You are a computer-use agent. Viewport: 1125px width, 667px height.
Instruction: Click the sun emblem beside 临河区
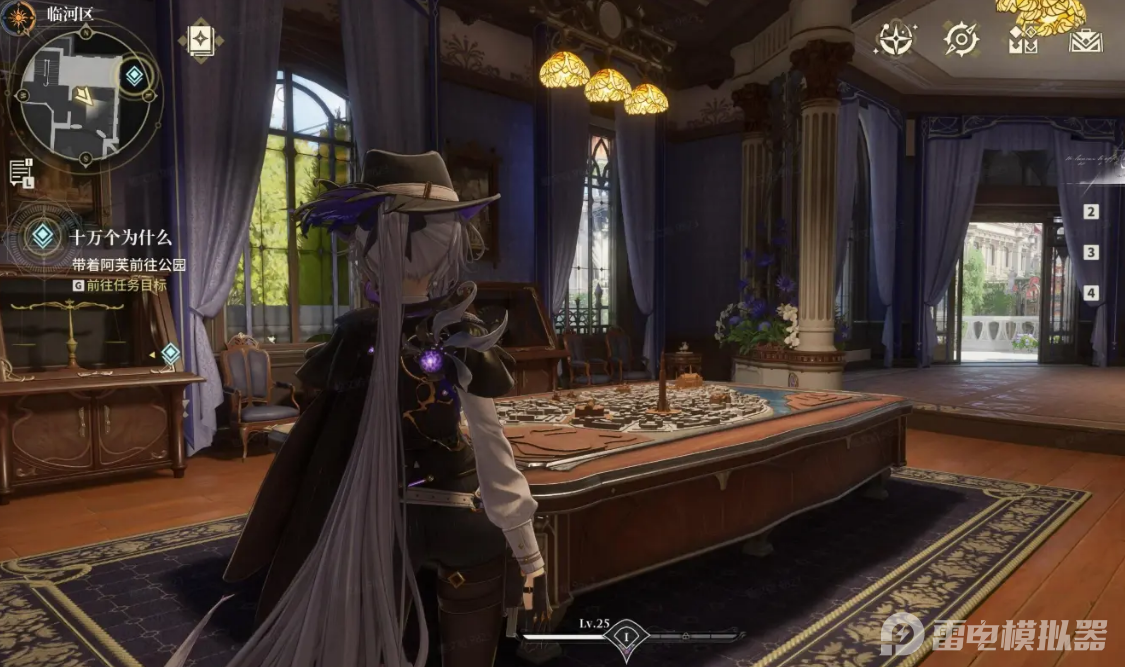[19, 16]
